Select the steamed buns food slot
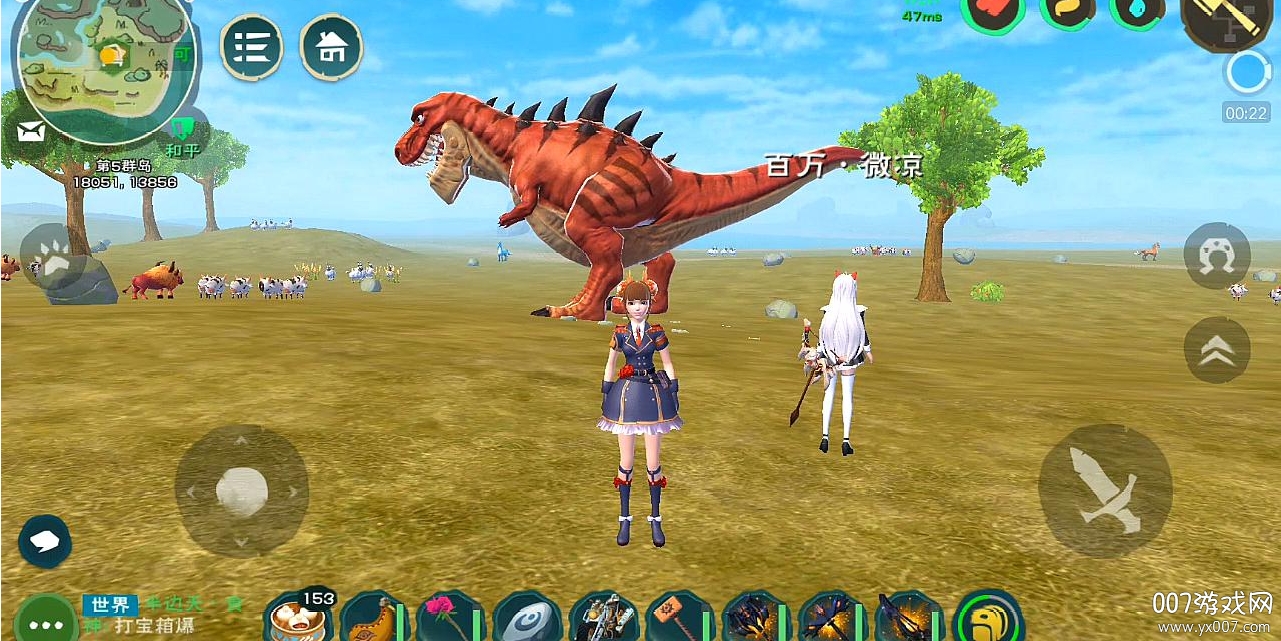The height and width of the screenshot is (641, 1281). [x=297, y=620]
